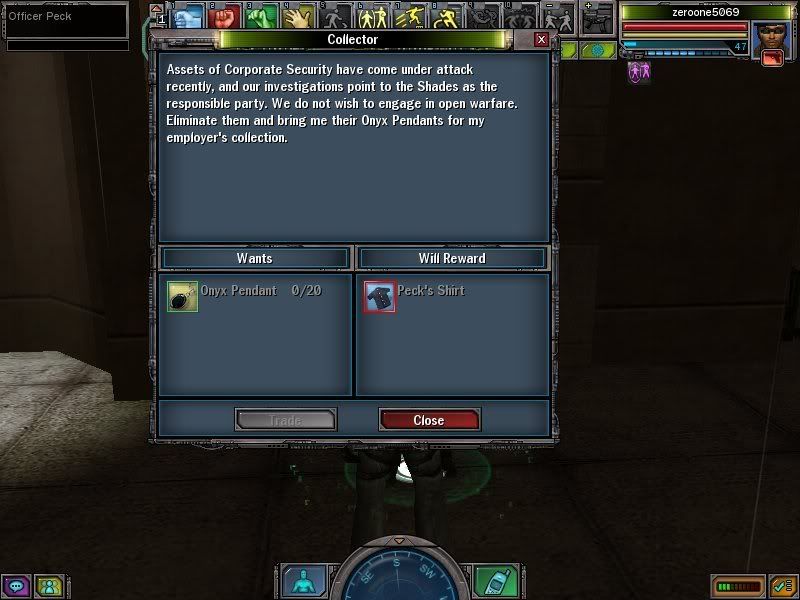
Task: Activate the yellow open hand hotbar ability
Action: [296, 17]
